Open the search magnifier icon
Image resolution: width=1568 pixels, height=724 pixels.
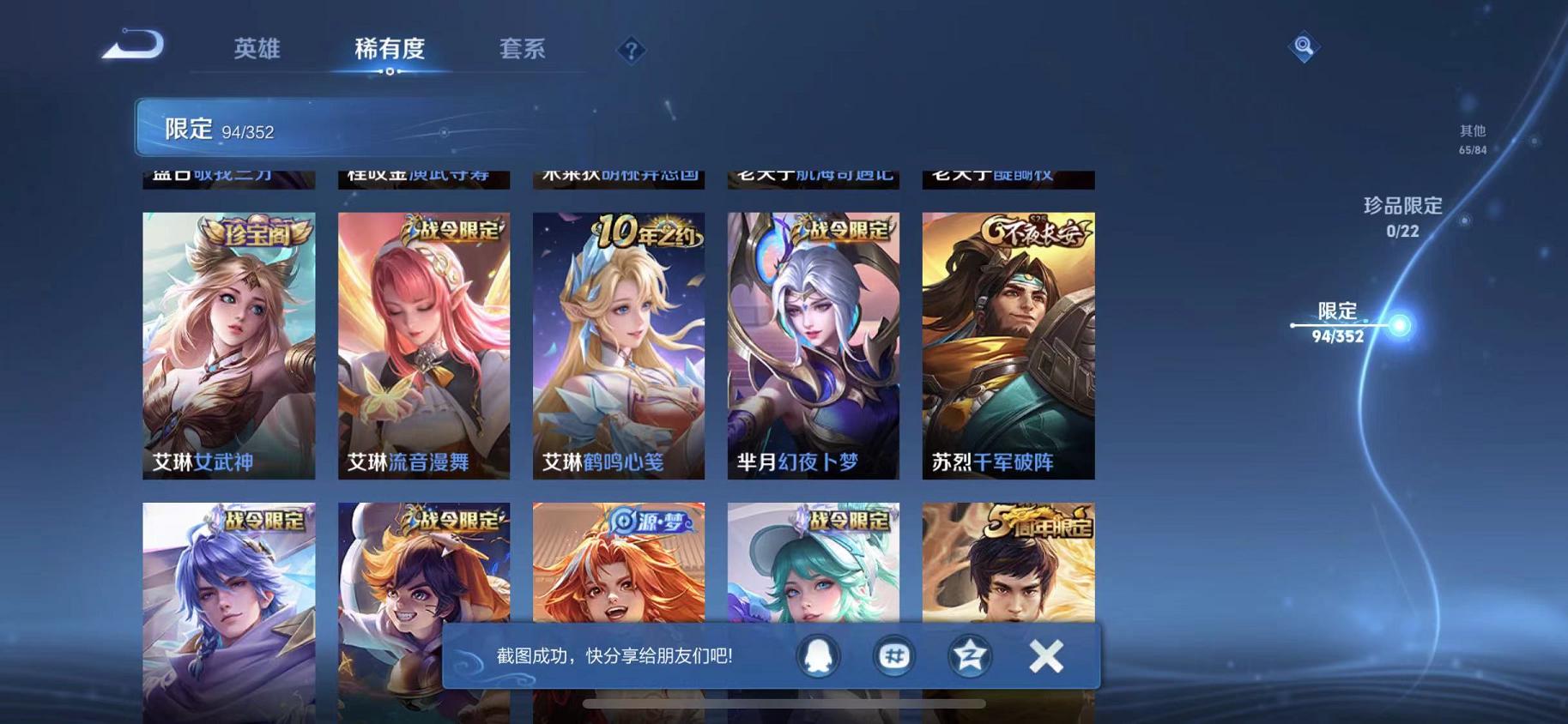1304,47
